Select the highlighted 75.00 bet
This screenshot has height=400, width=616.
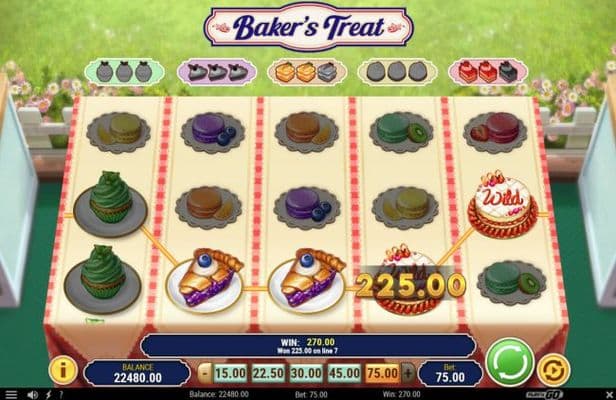point(381,373)
